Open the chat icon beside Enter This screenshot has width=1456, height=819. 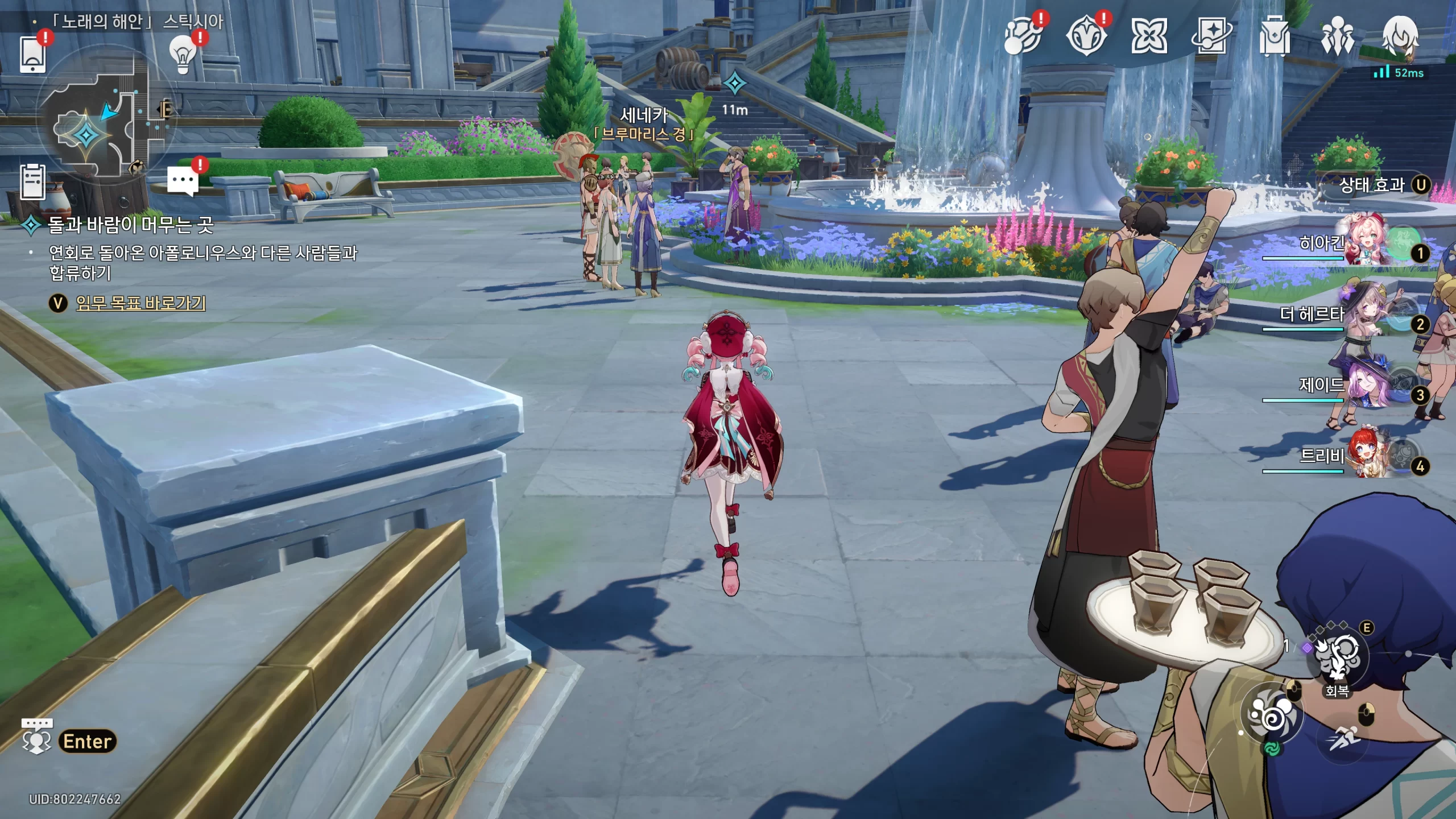tap(36, 737)
